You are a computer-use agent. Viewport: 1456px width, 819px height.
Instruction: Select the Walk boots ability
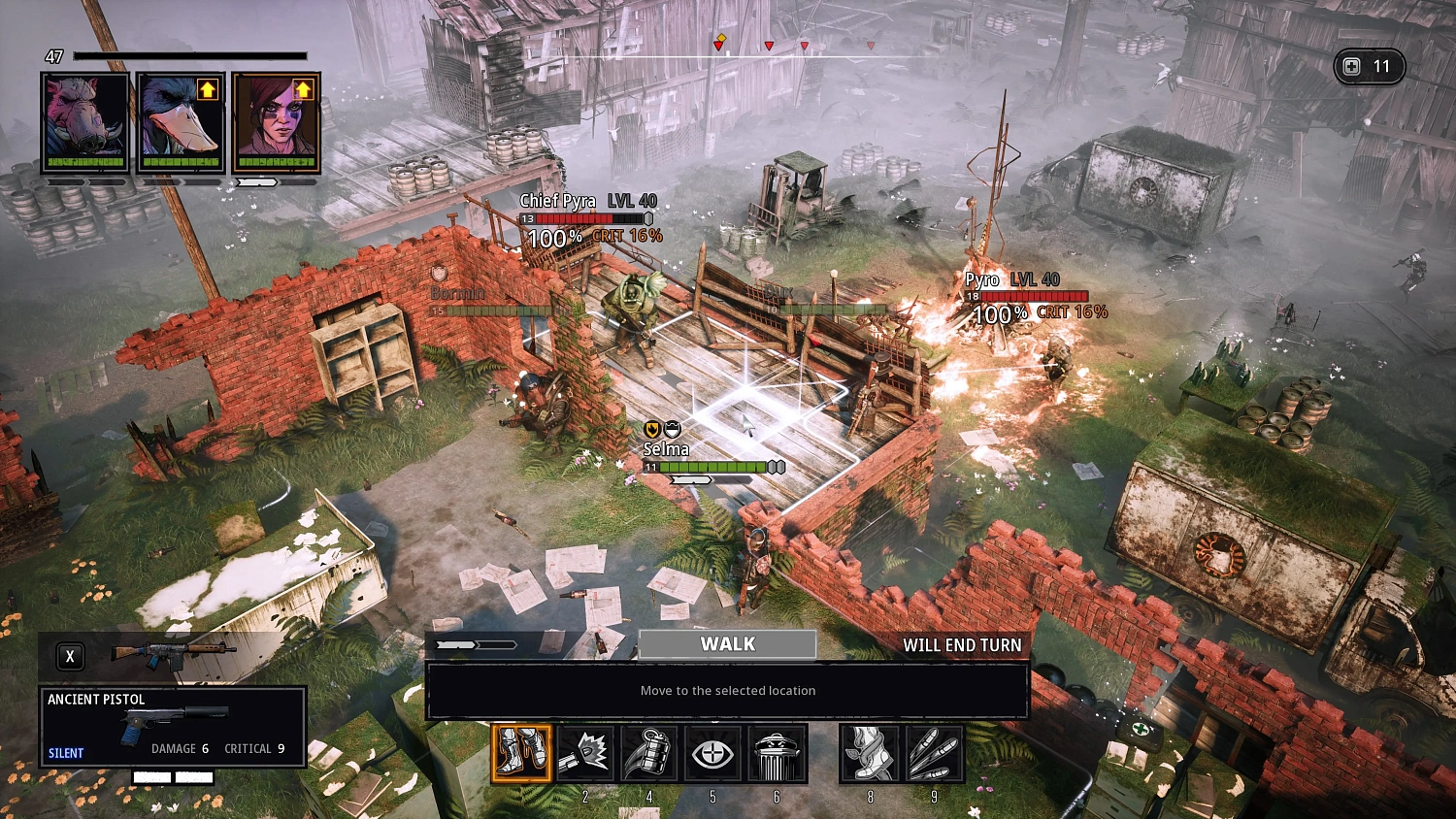[x=524, y=754]
